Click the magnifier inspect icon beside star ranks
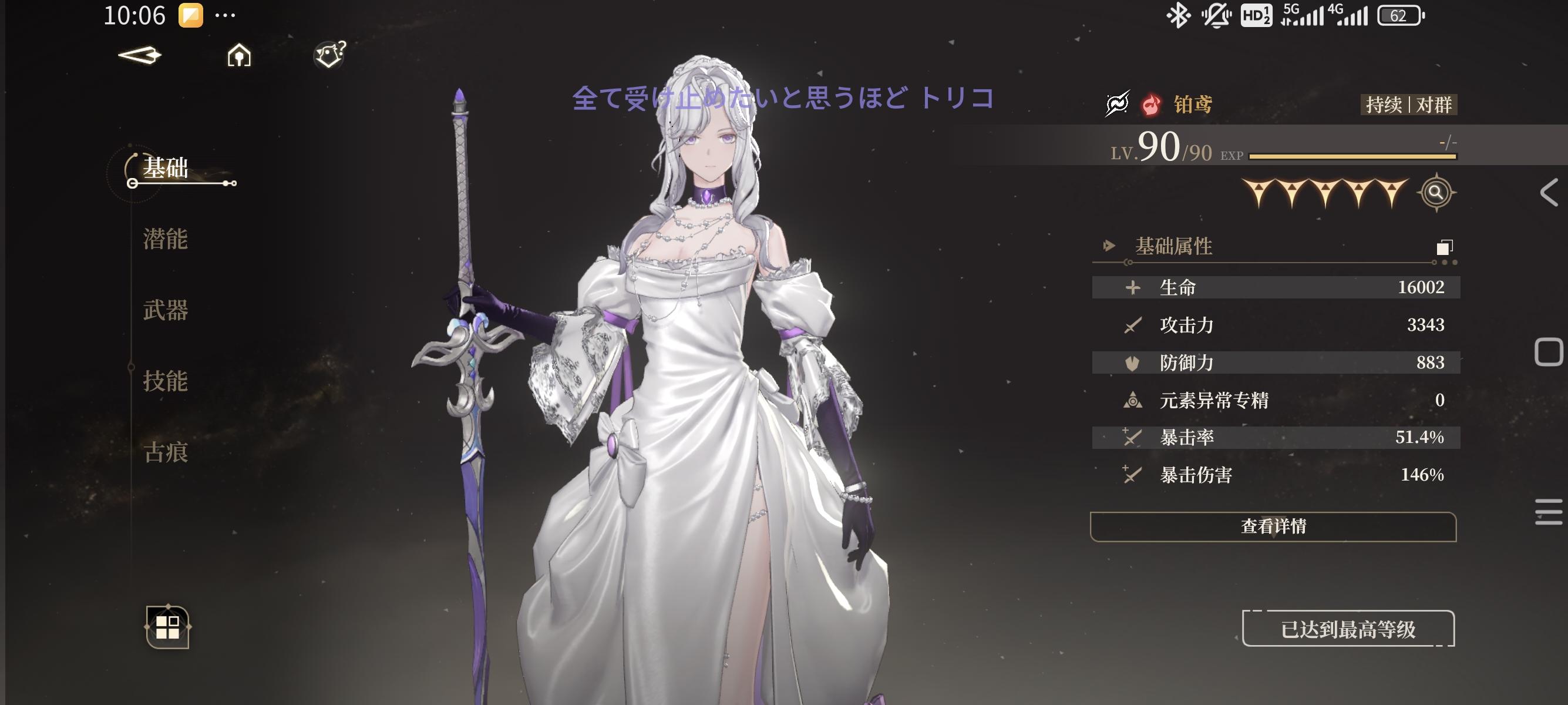 1438,194
